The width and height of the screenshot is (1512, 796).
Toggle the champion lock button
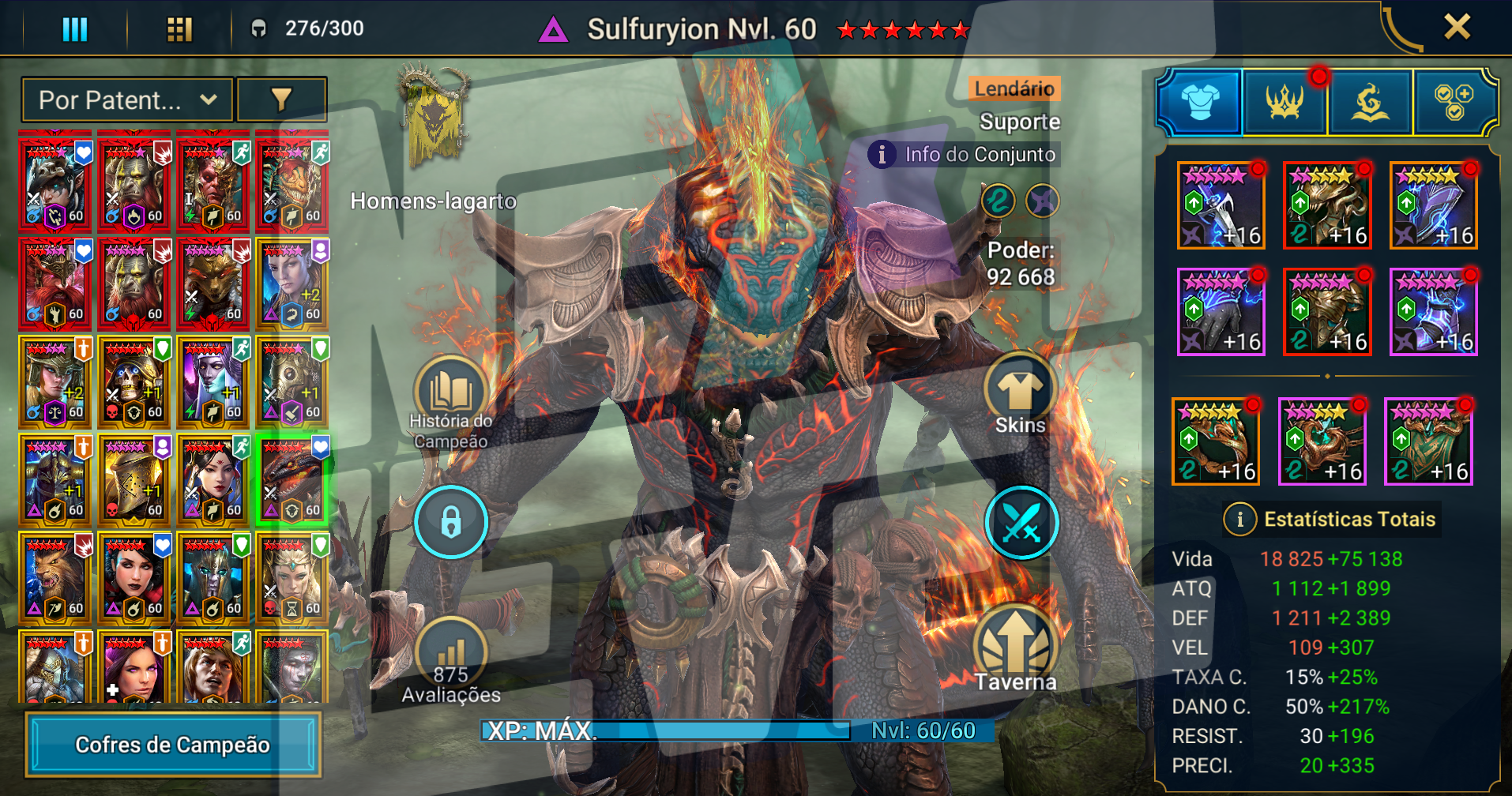point(451,523)
